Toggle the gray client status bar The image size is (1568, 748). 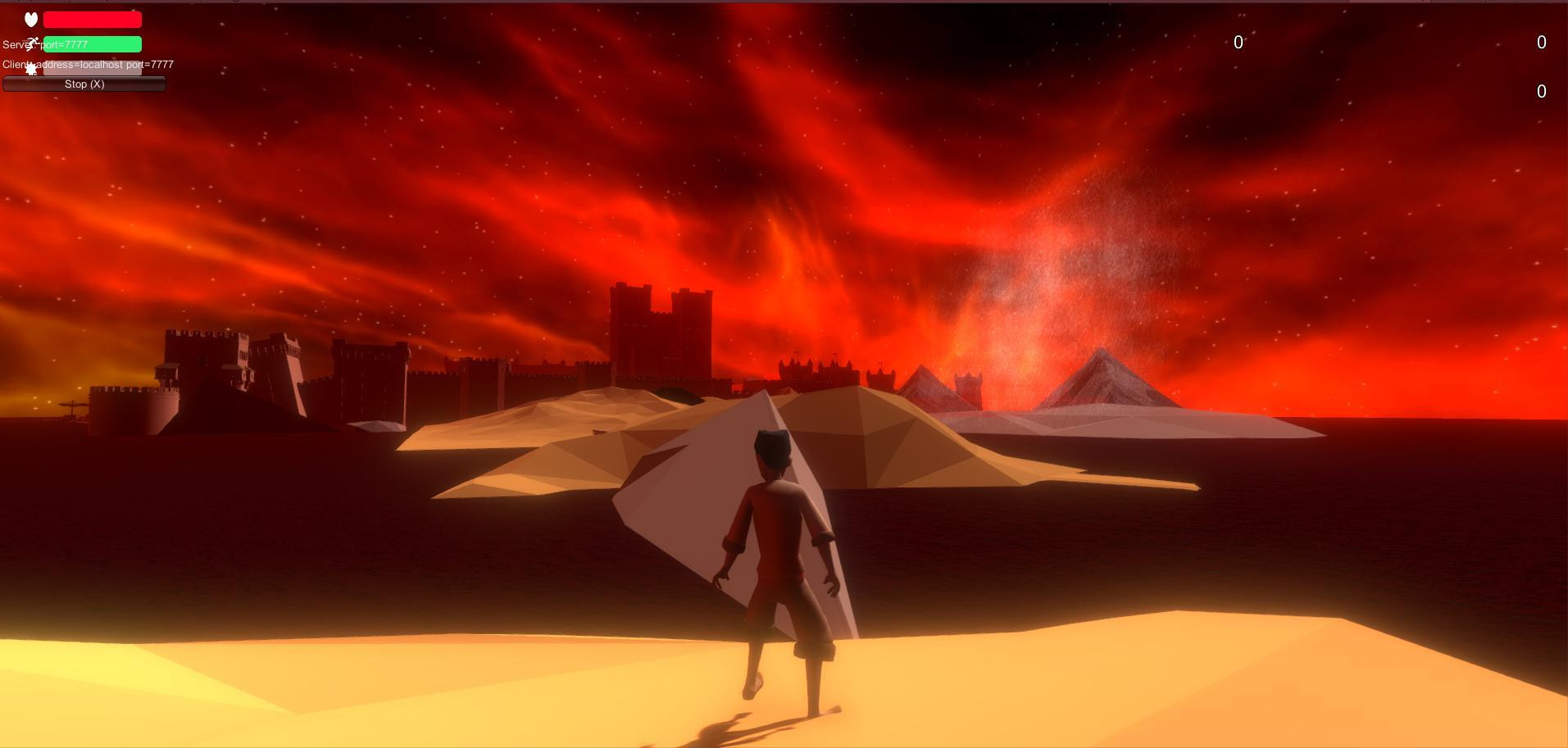tap(92, 68)
